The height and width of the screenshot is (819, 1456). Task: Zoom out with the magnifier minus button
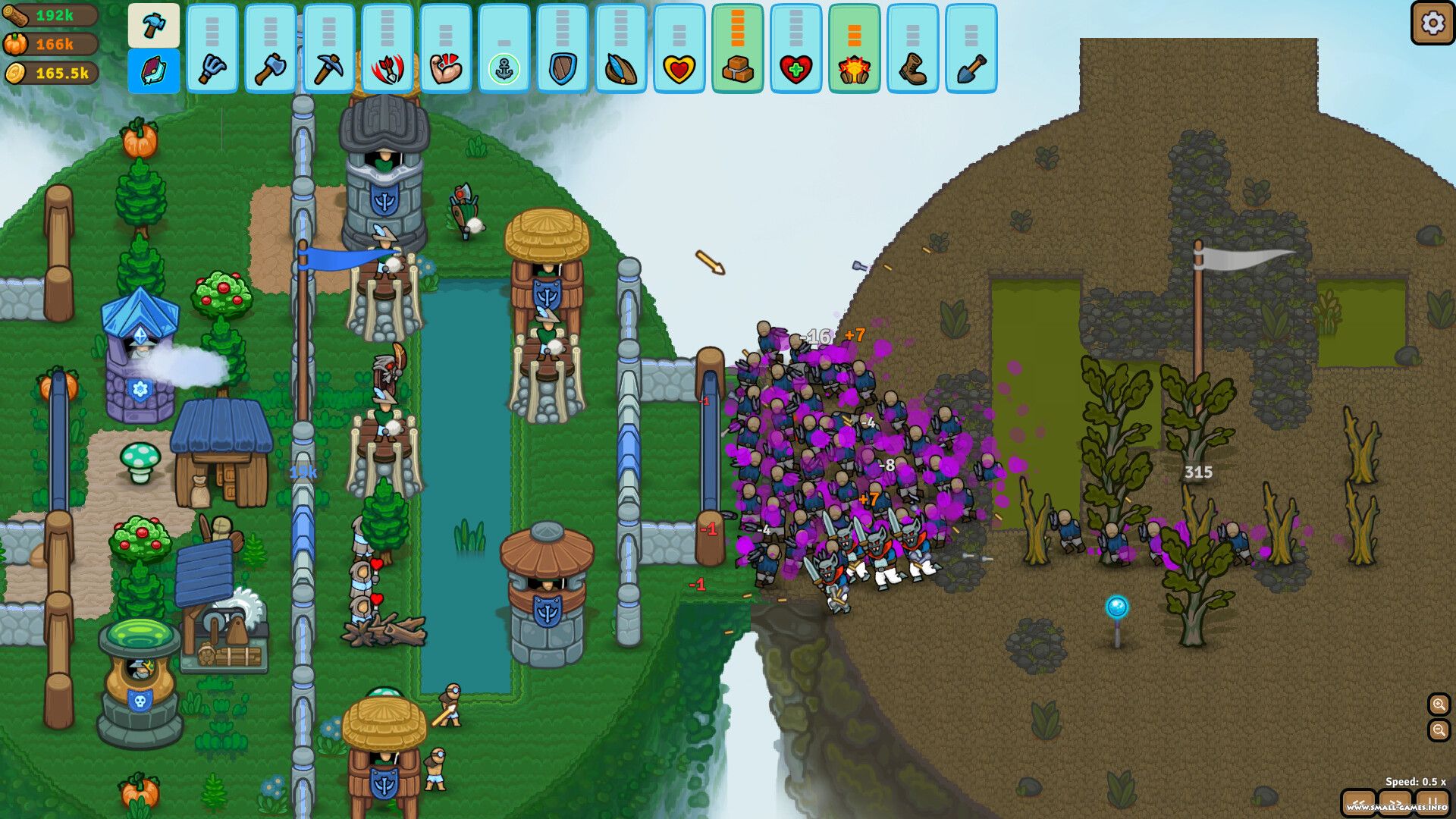[1439, 730]
